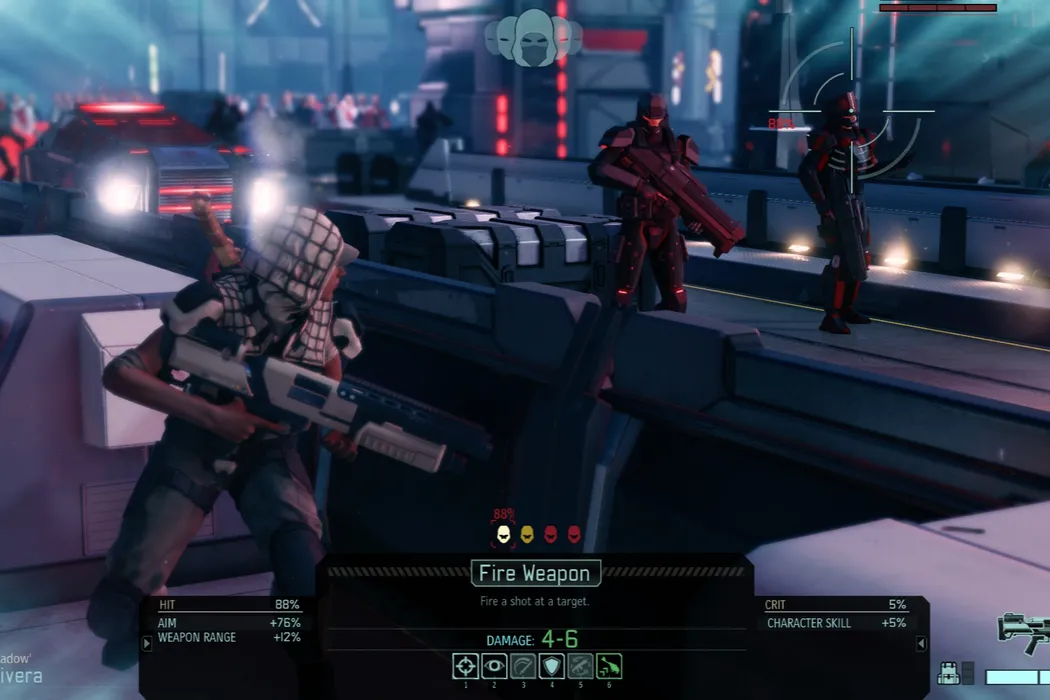This screenshot has width=1050, height=700.
Task: Choose the shield-shaped Hunker Down ability
Action: (x=552, y=666)
